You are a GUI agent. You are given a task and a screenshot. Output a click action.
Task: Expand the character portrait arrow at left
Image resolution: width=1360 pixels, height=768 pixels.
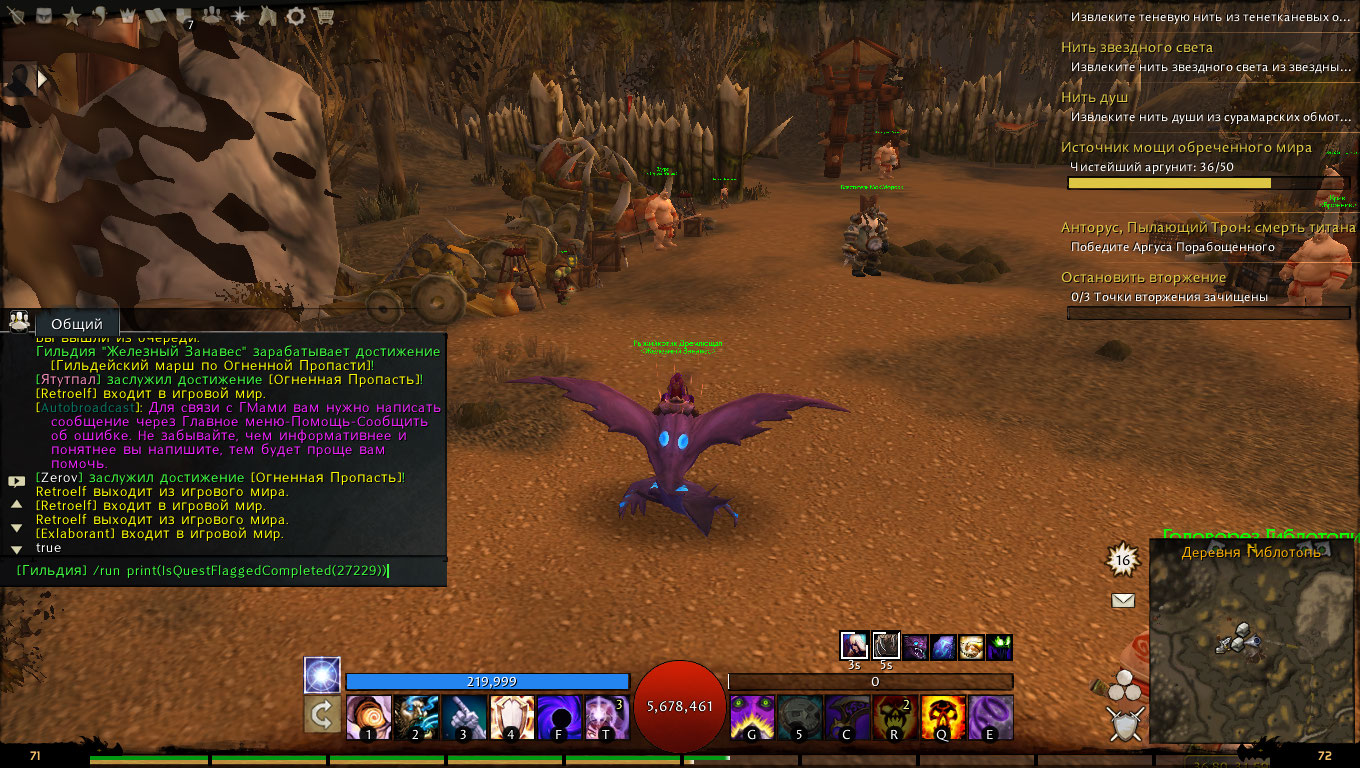[43, 78]
